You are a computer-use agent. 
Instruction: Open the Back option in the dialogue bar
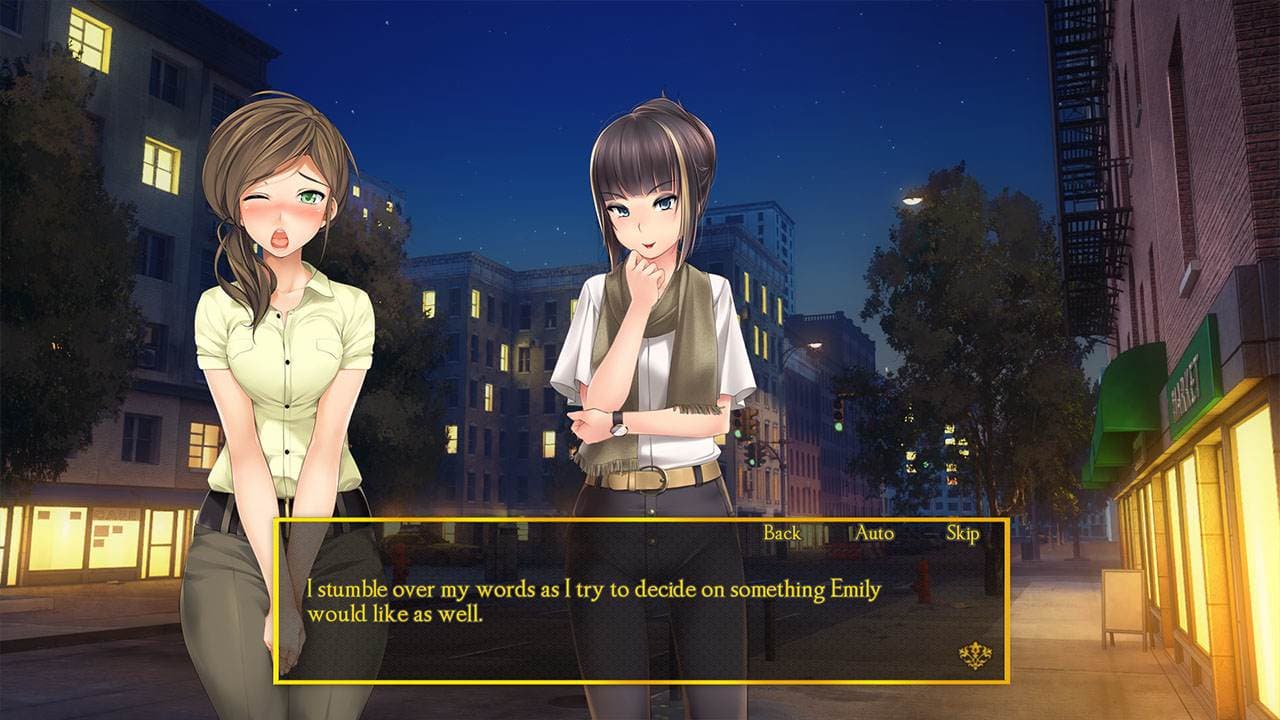click(x=783, y=534)
